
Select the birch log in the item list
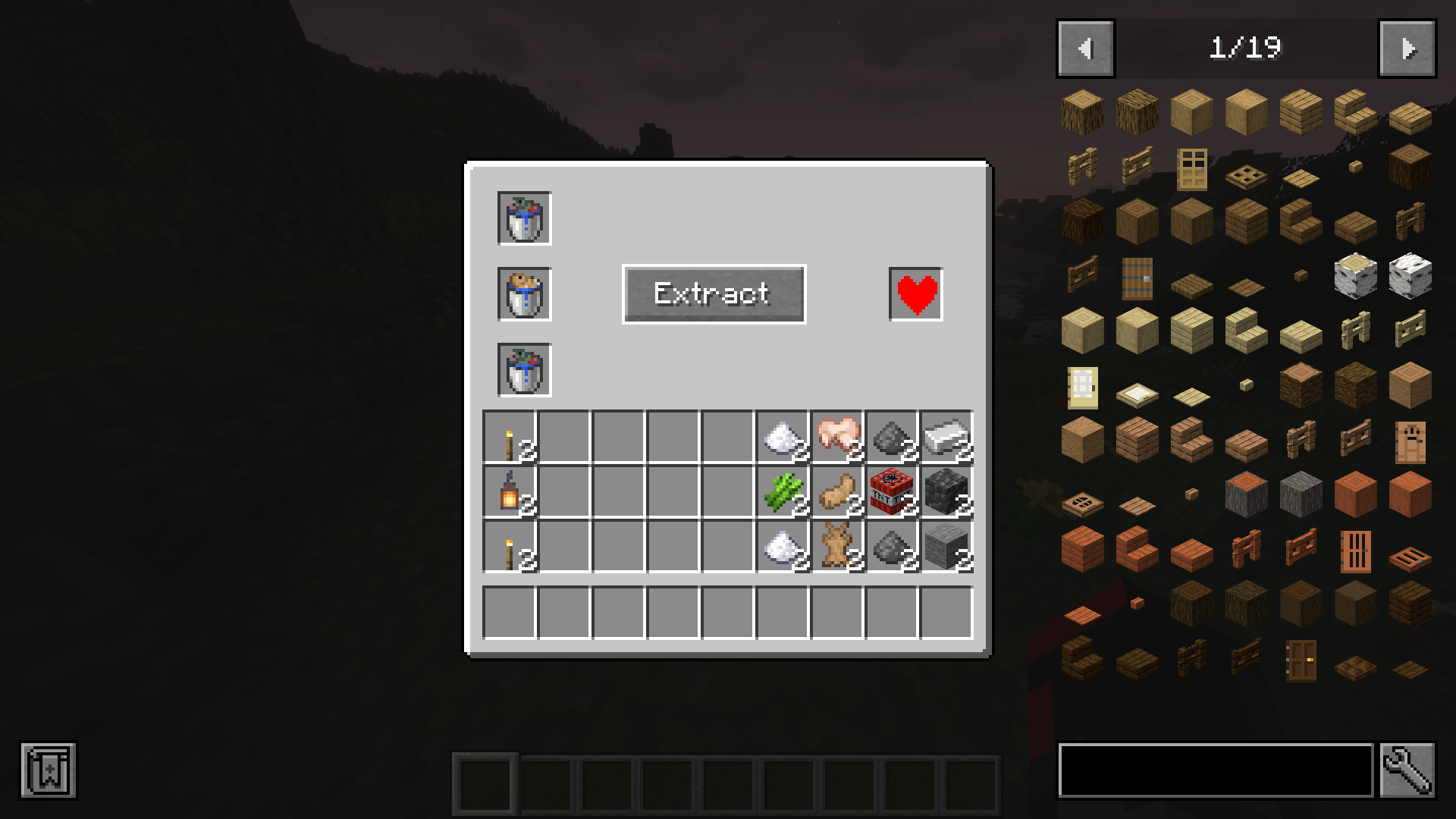1354,277
